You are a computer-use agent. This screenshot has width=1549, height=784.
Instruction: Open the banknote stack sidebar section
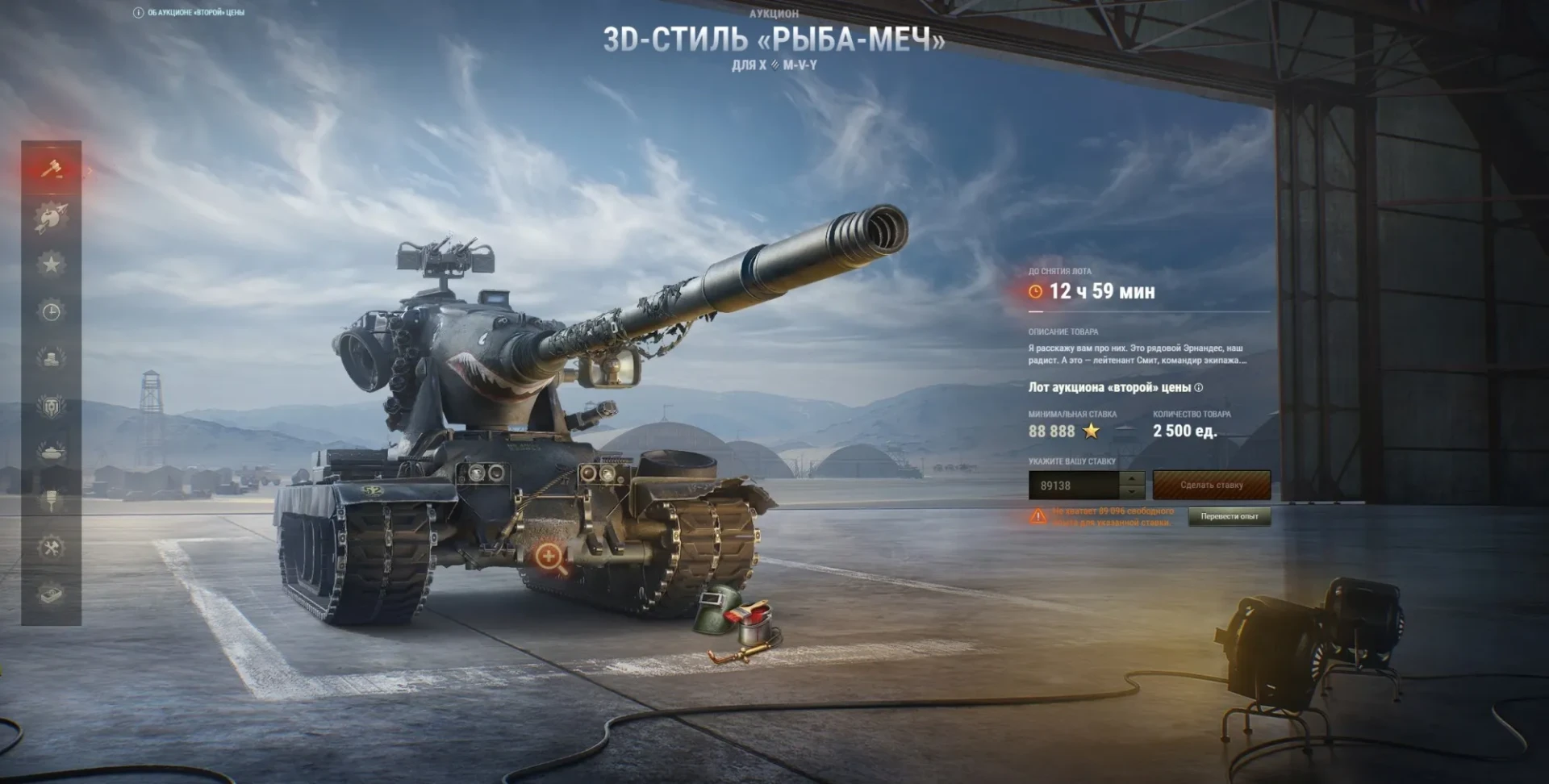click(x=52, y=595)
